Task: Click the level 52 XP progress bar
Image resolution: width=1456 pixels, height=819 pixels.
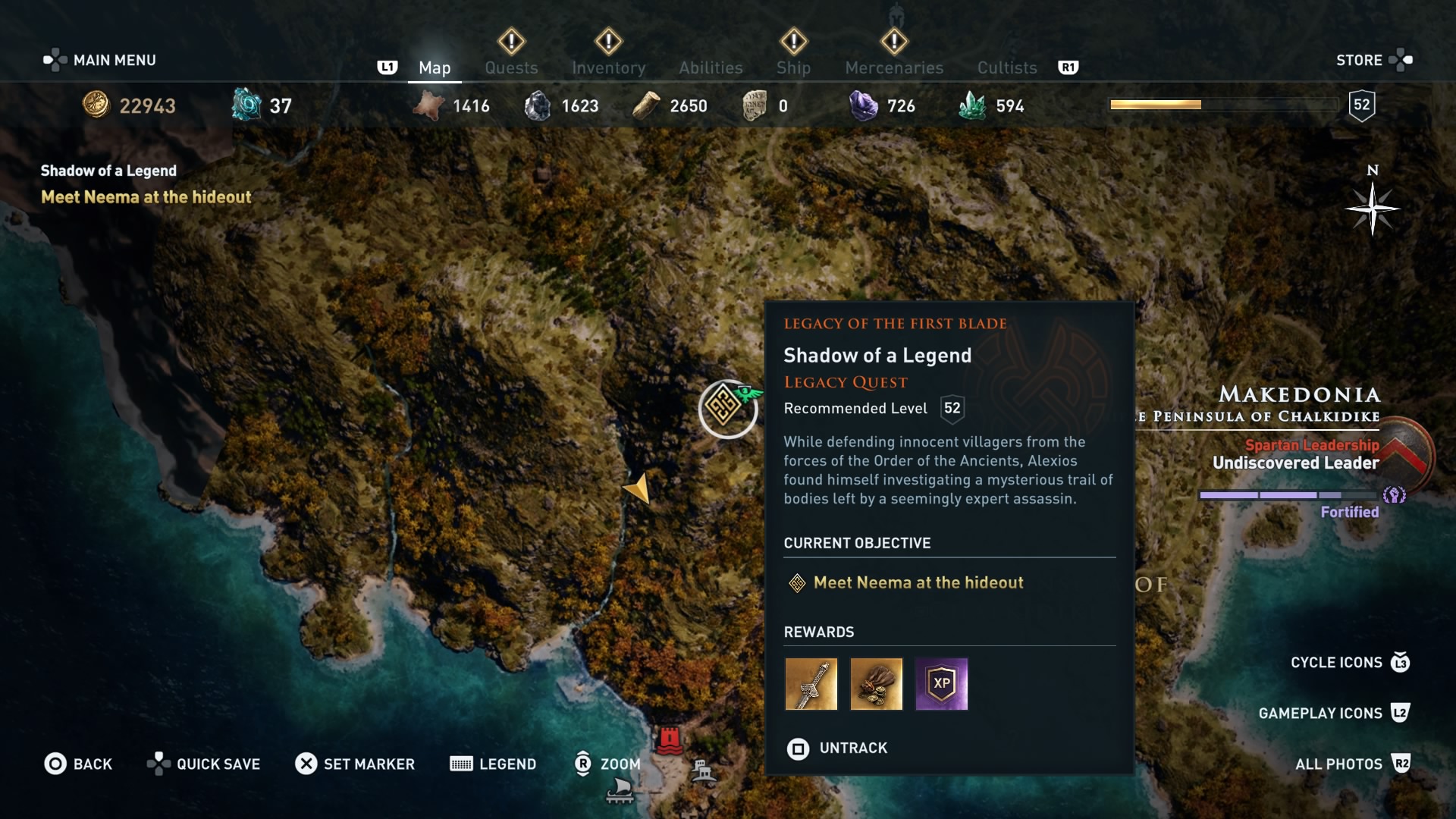Action: tap(1223, 105)
